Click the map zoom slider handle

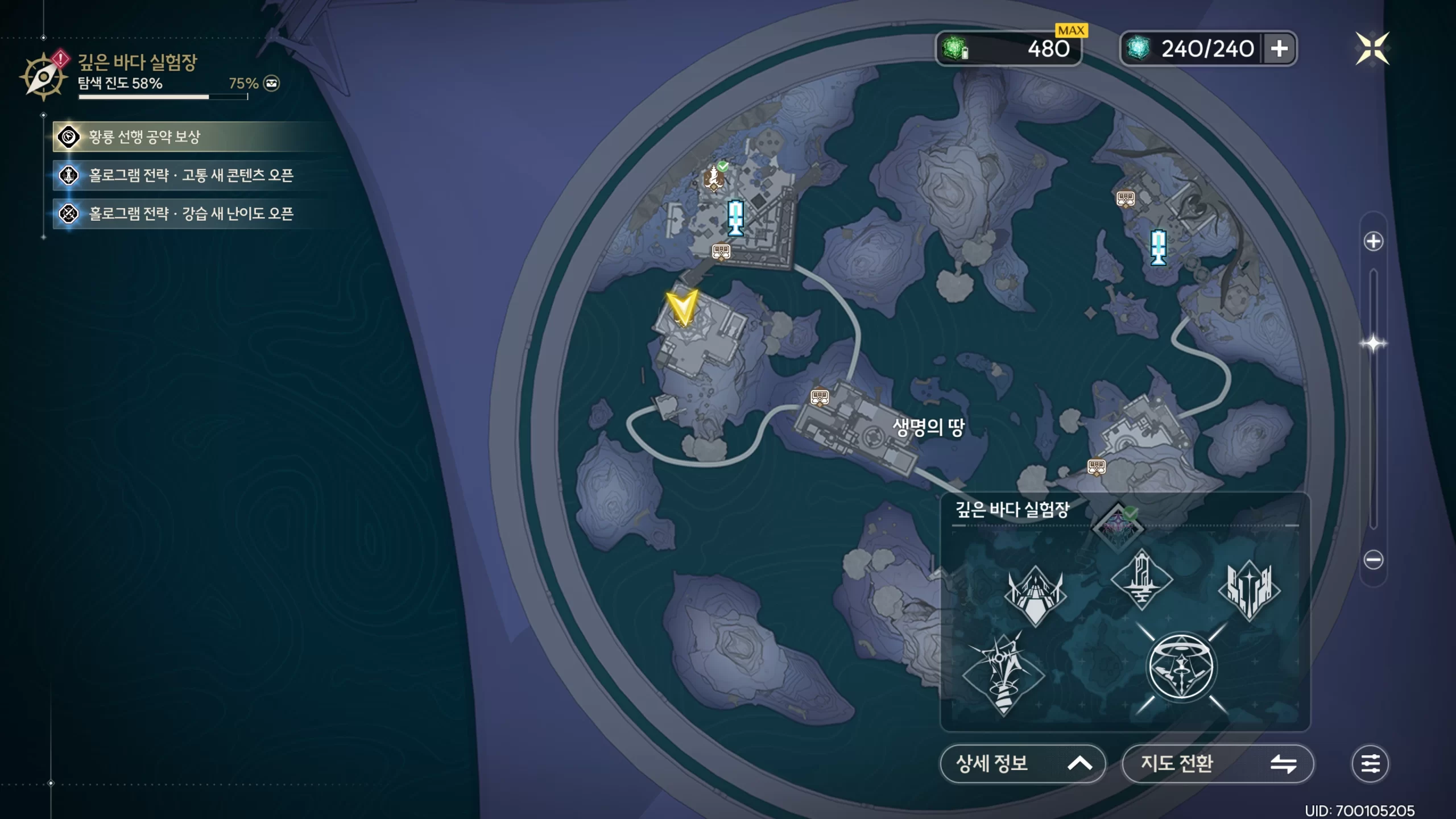pos(1373,344)
